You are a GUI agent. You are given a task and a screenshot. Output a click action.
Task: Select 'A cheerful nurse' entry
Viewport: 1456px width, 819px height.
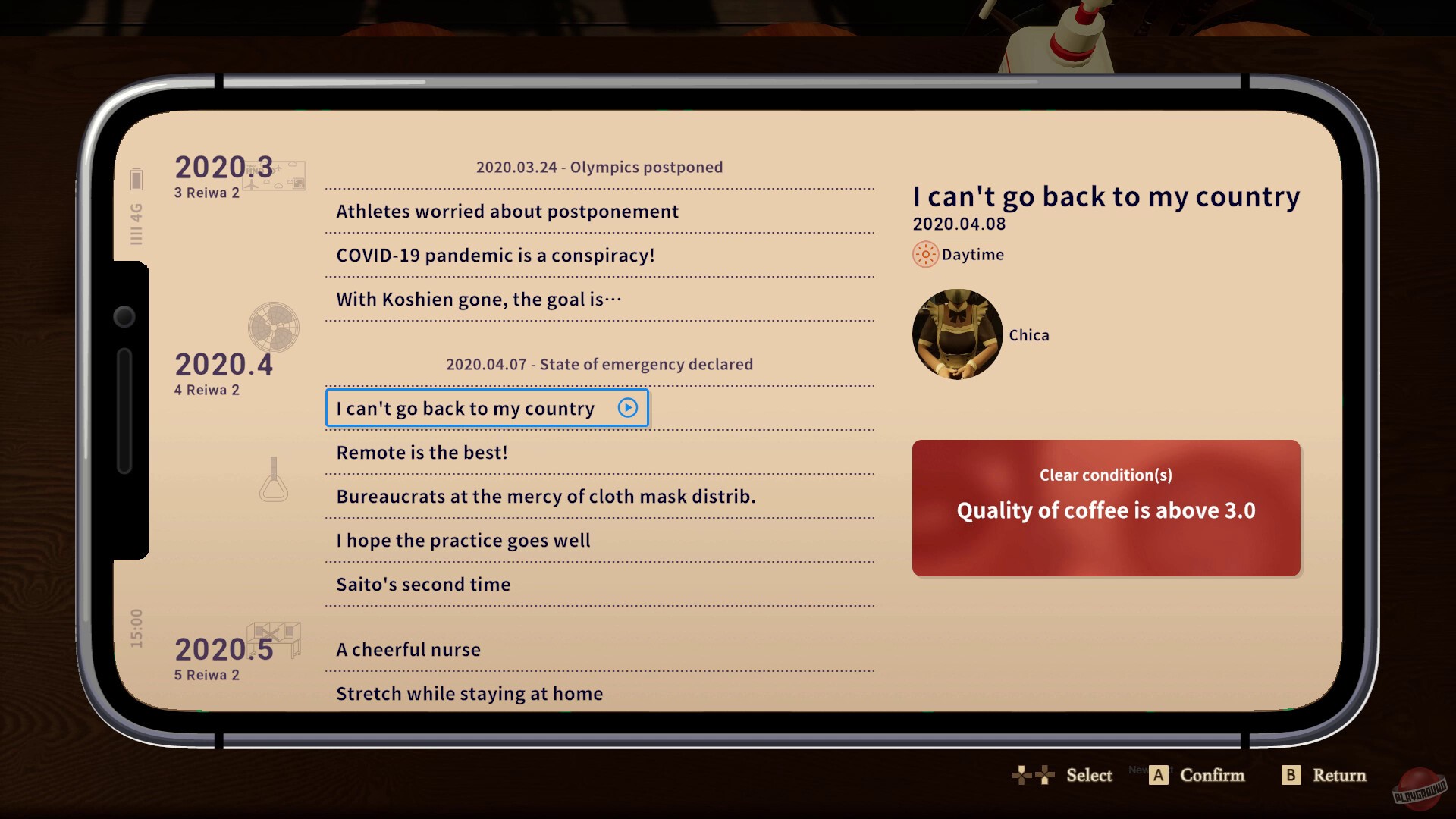(408, 649)
